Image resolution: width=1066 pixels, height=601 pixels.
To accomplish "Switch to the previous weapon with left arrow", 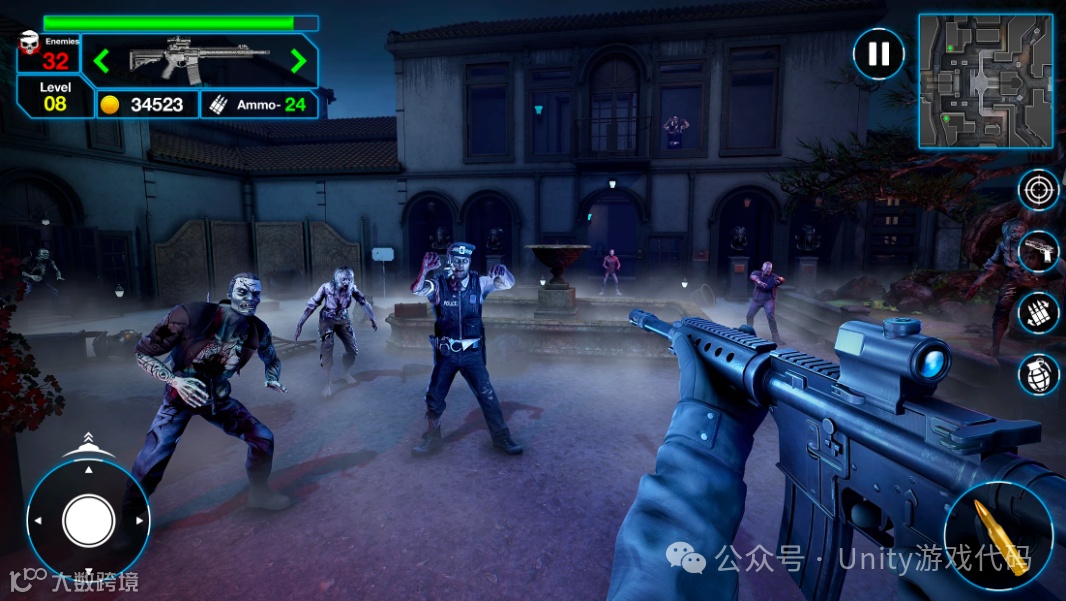I will click(101, 61).
